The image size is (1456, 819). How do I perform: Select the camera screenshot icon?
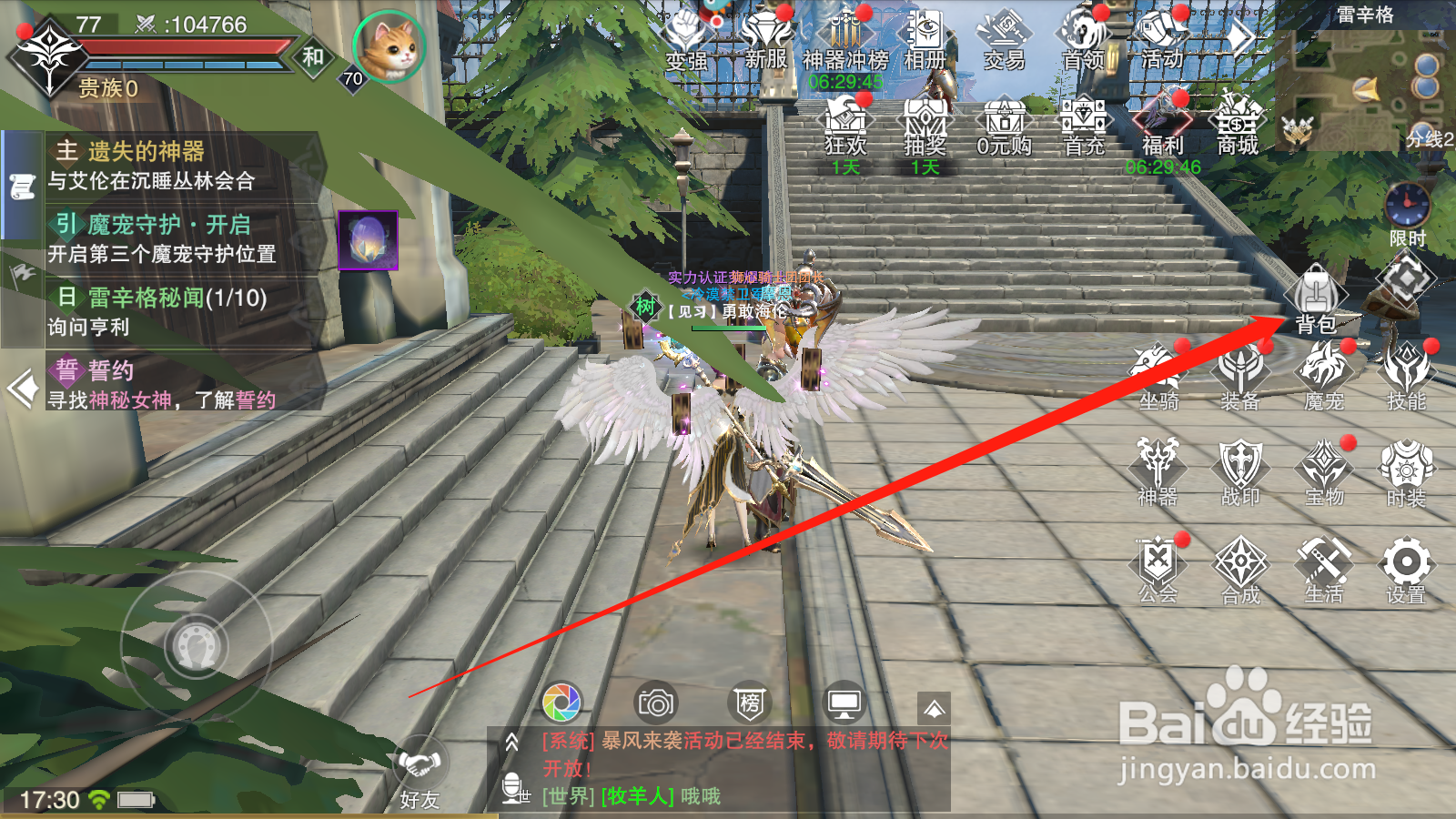pyautogui.click(x=655, y=701)
